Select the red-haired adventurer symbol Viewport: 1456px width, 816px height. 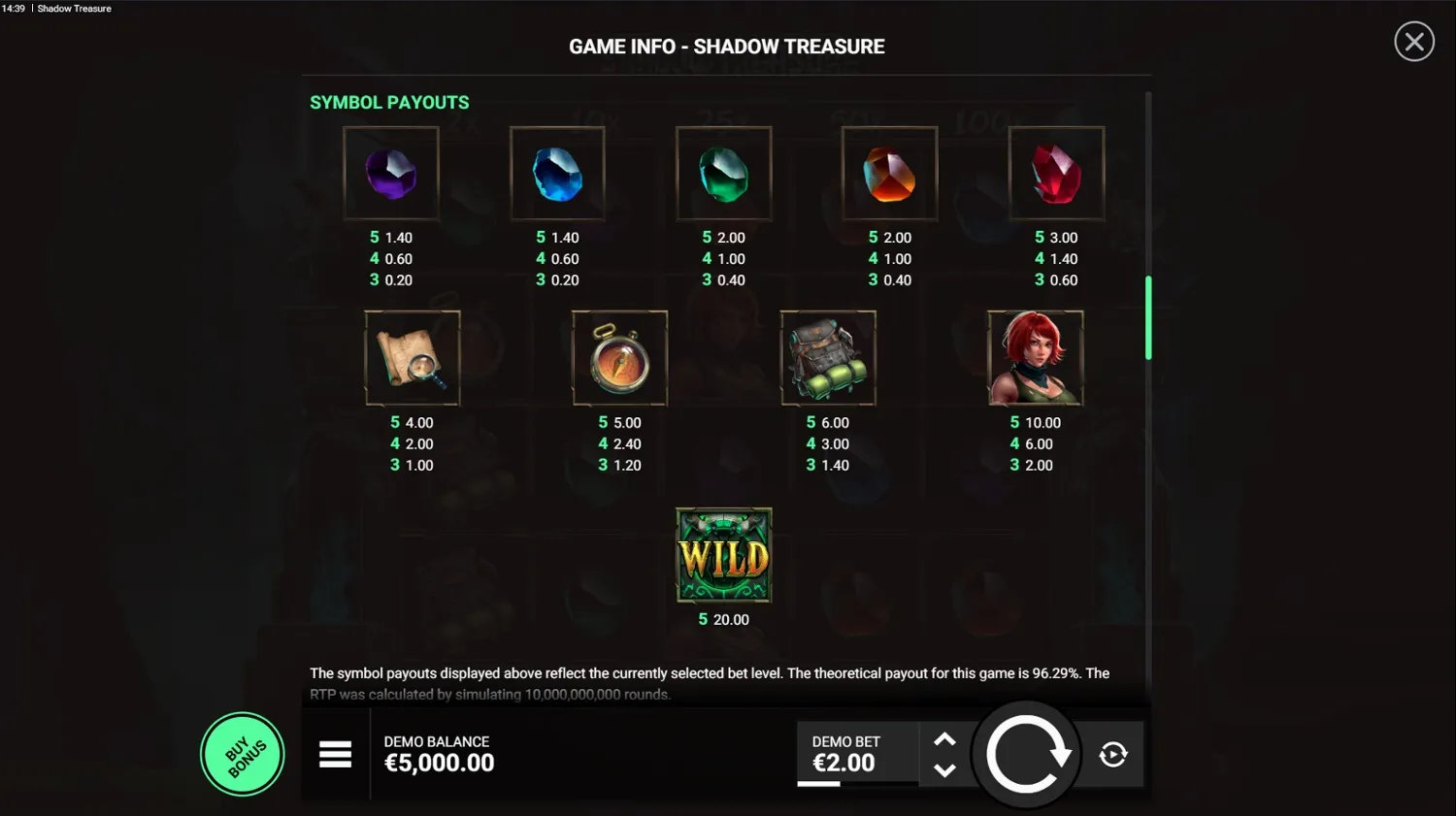pos(1035,357)
